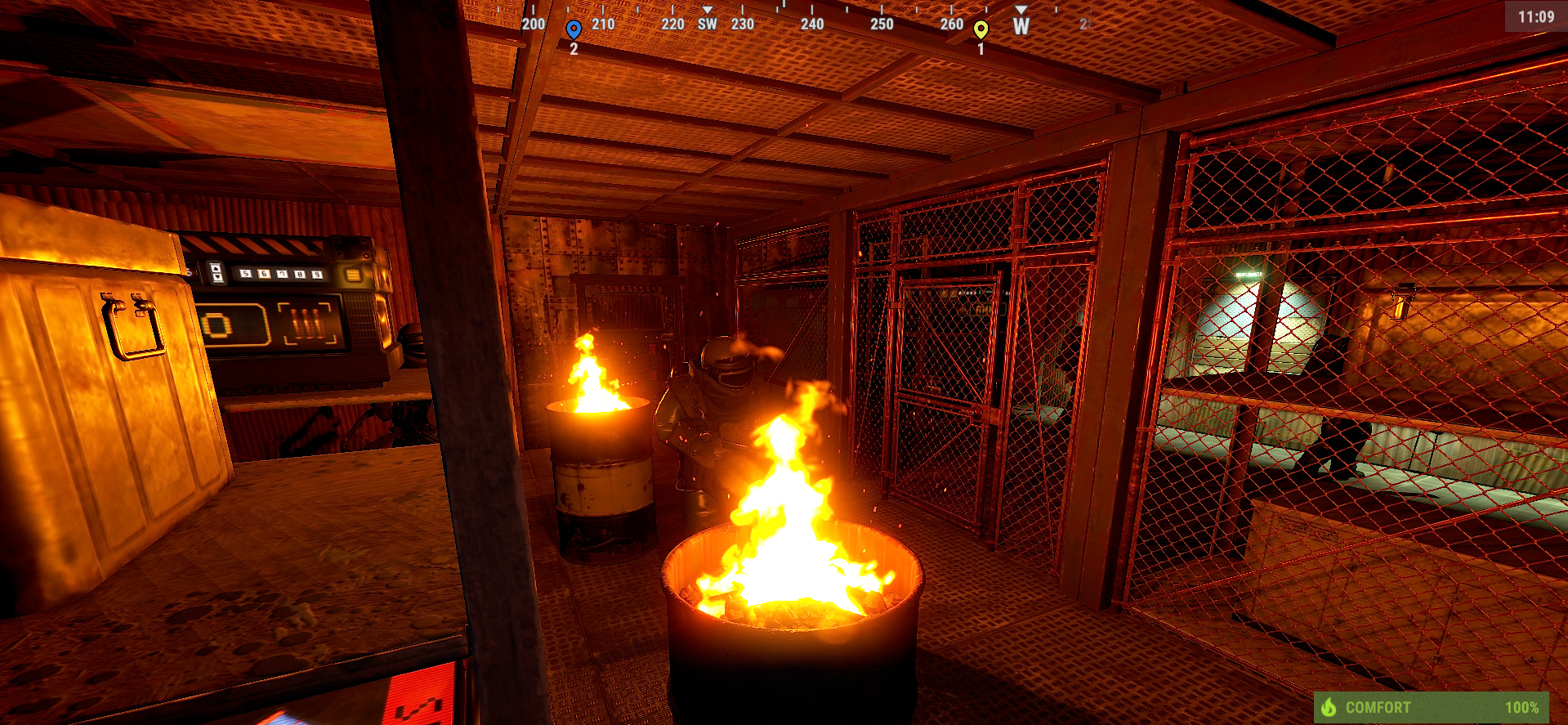Toggle the highlighted digit 6 on the panel
The height and width of the screenshot is (725, 1568).
pos(263,272)
